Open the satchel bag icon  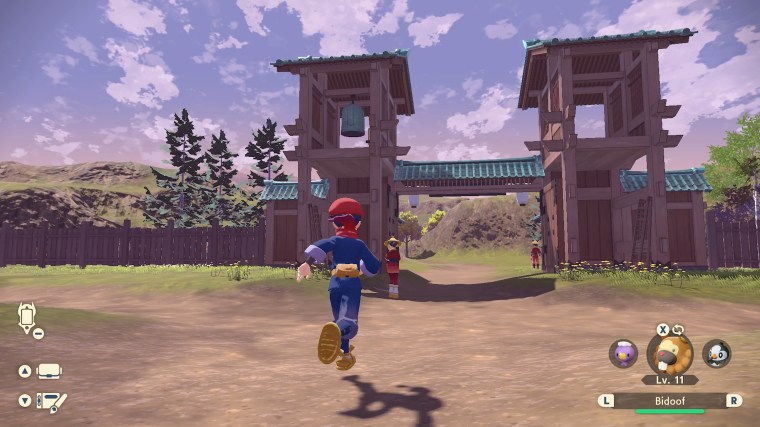tap(50, 371)
